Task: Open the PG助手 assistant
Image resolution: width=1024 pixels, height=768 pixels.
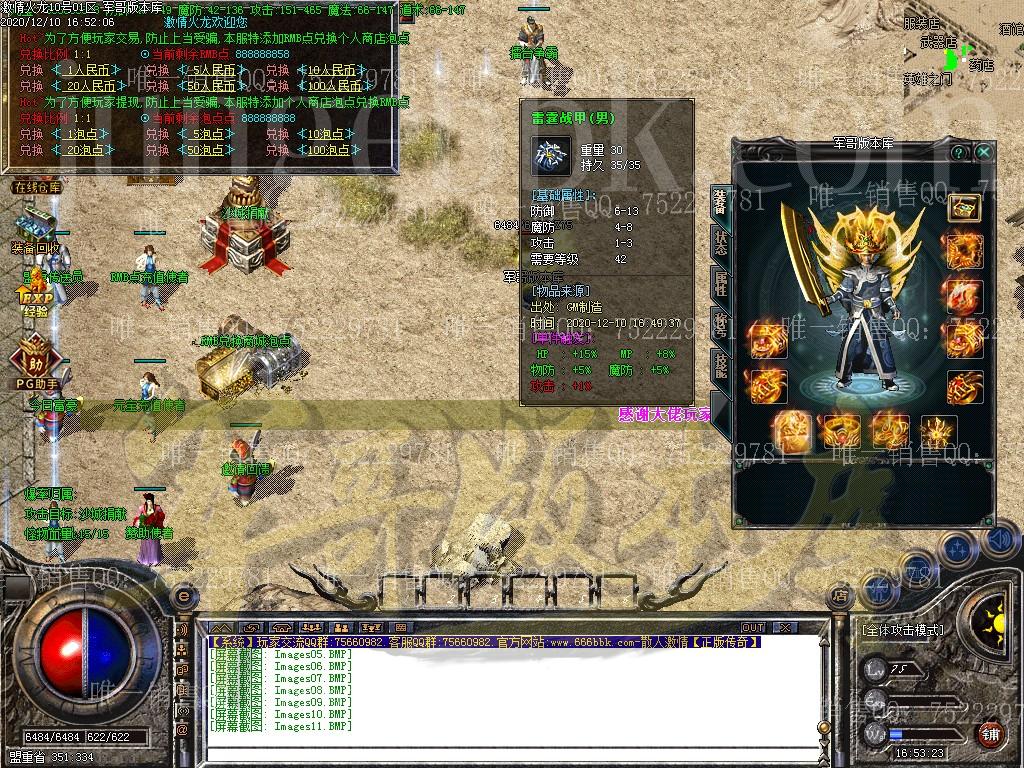Action: pos(34,365)
